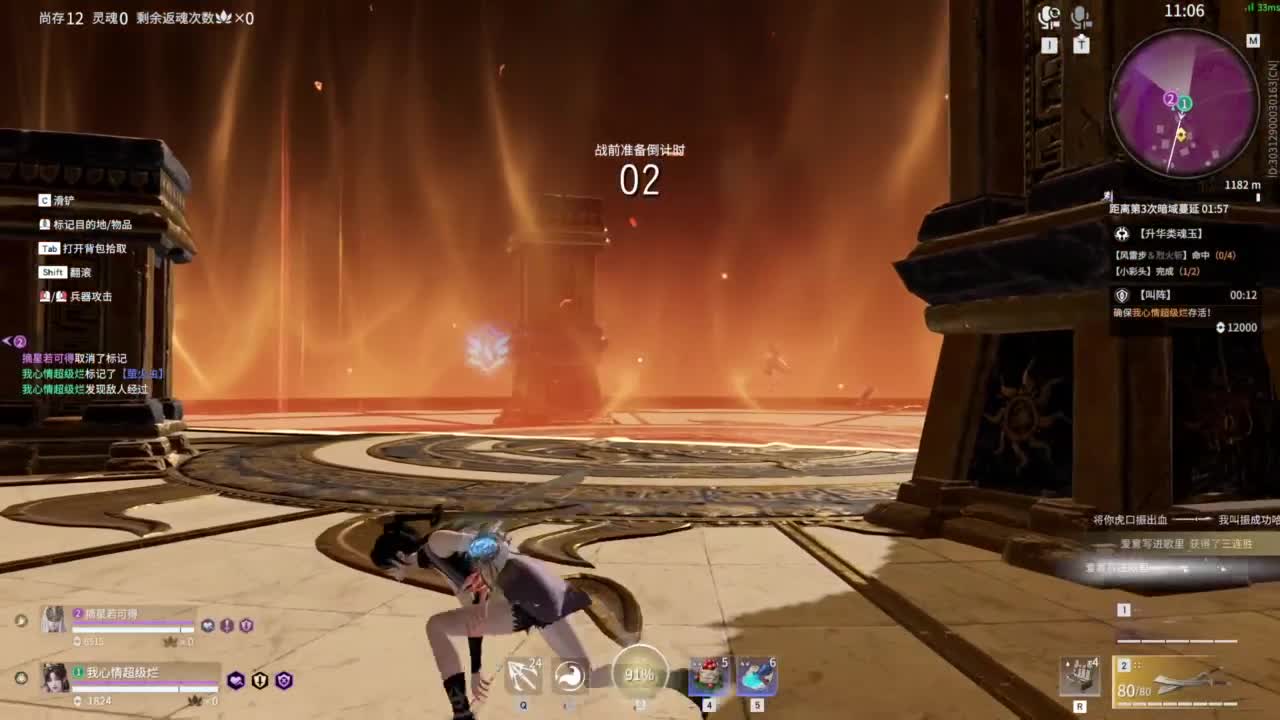Click own portrait 我心情超级烂
Screen dimensions: 1280x720
coord(55,677)
